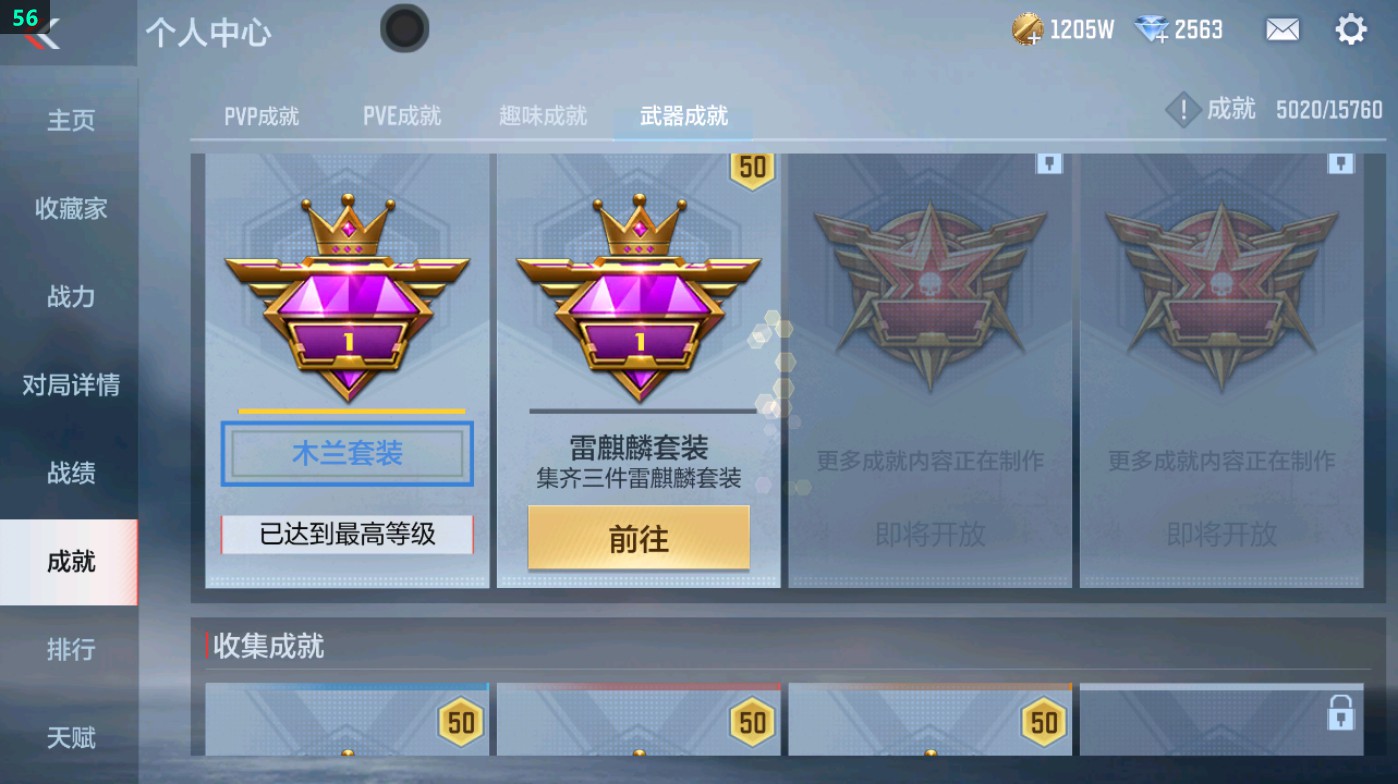1398x784 pixels.
Task: Click the achievement exclamation badge near 成就 counter
Action: click(1184, 110)
